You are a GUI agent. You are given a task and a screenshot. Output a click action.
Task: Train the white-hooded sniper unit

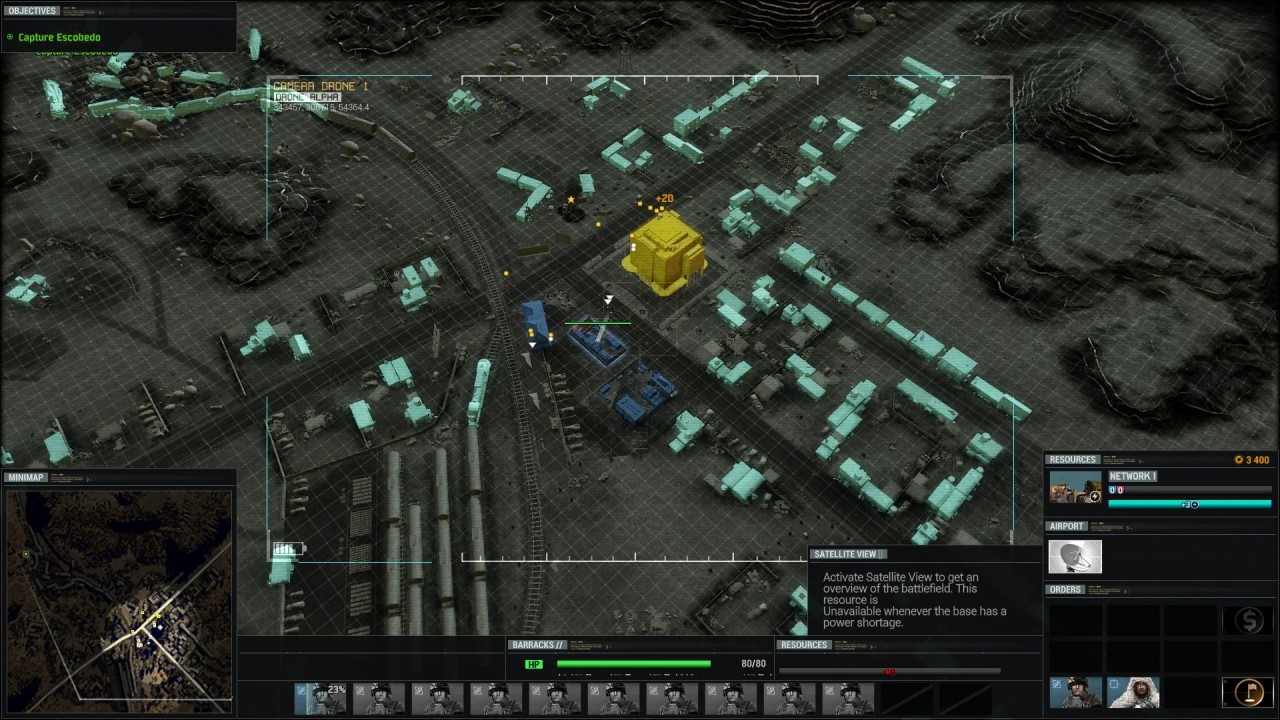click(1133, 692)
